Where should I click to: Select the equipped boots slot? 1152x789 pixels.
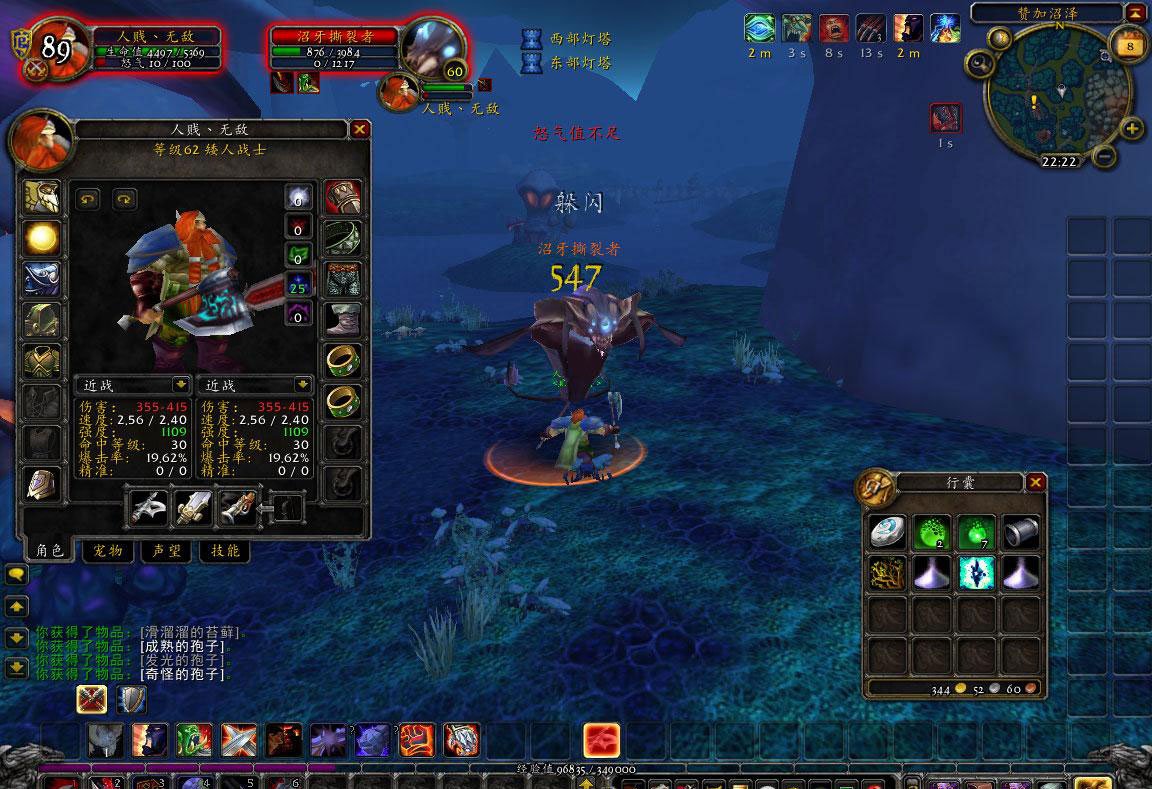[x=343, y=320]
